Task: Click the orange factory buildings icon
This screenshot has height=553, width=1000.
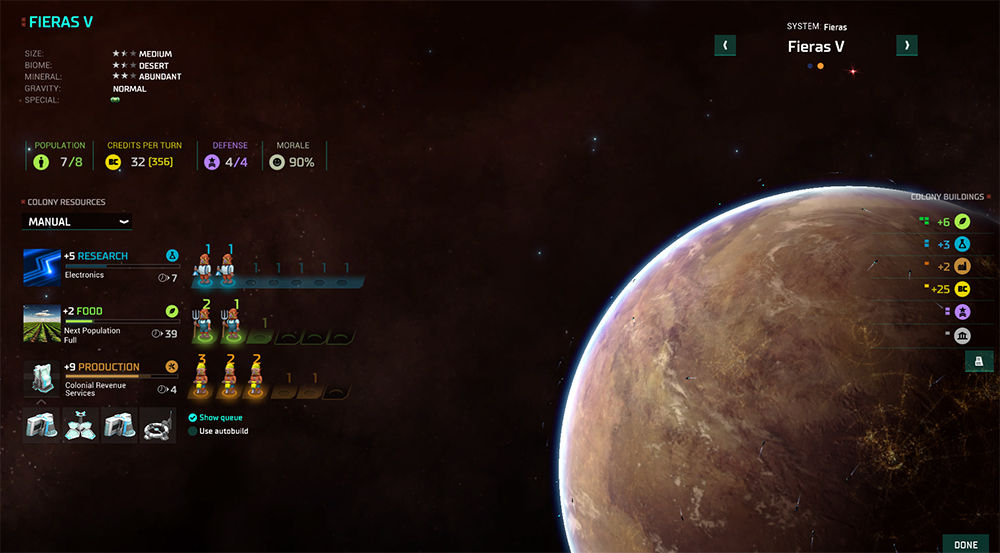Action: [x=963, y=266]
